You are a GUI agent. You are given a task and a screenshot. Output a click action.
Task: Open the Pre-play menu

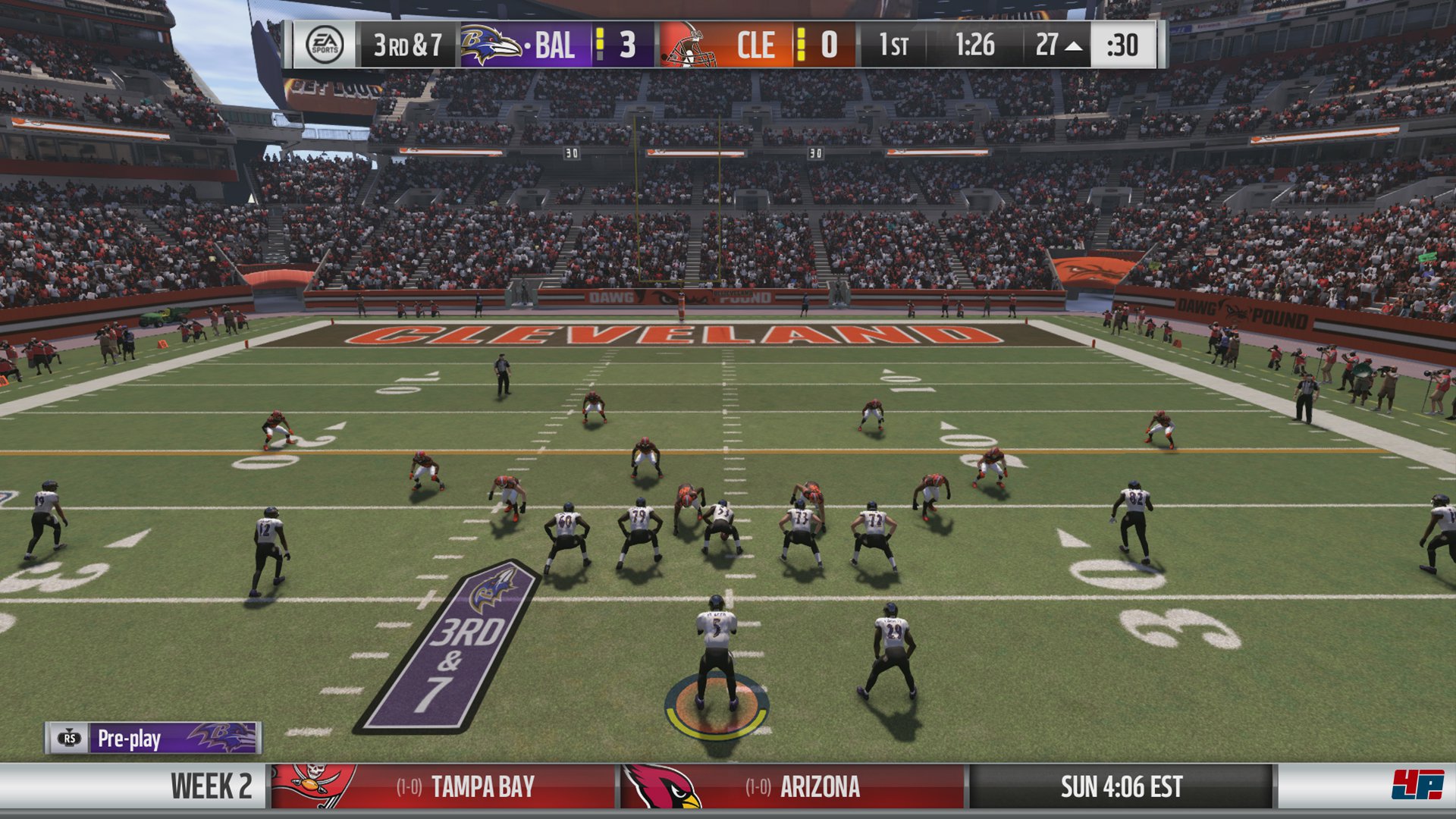pos(152,738)
